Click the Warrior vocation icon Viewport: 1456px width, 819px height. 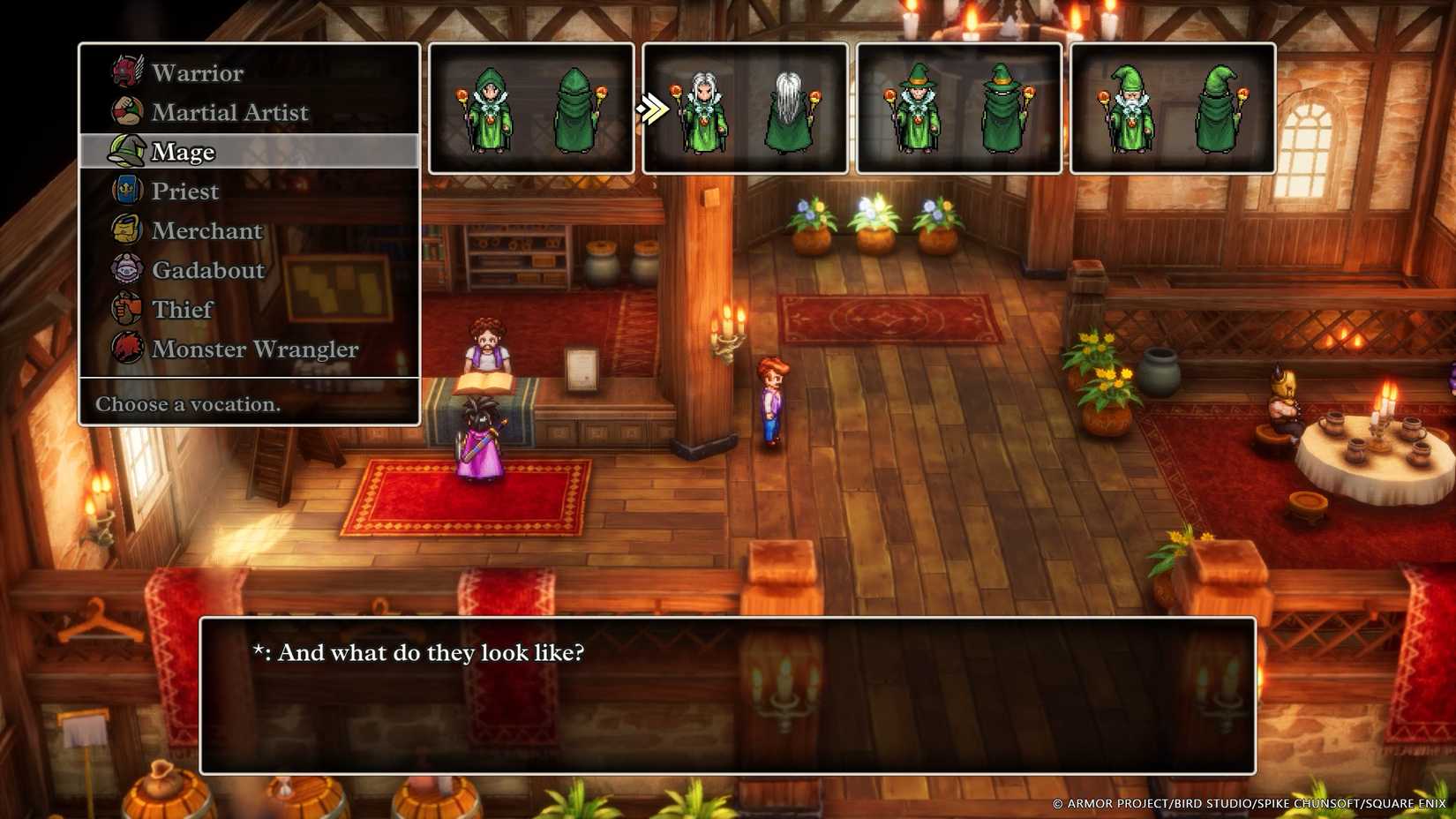(126, 72)
